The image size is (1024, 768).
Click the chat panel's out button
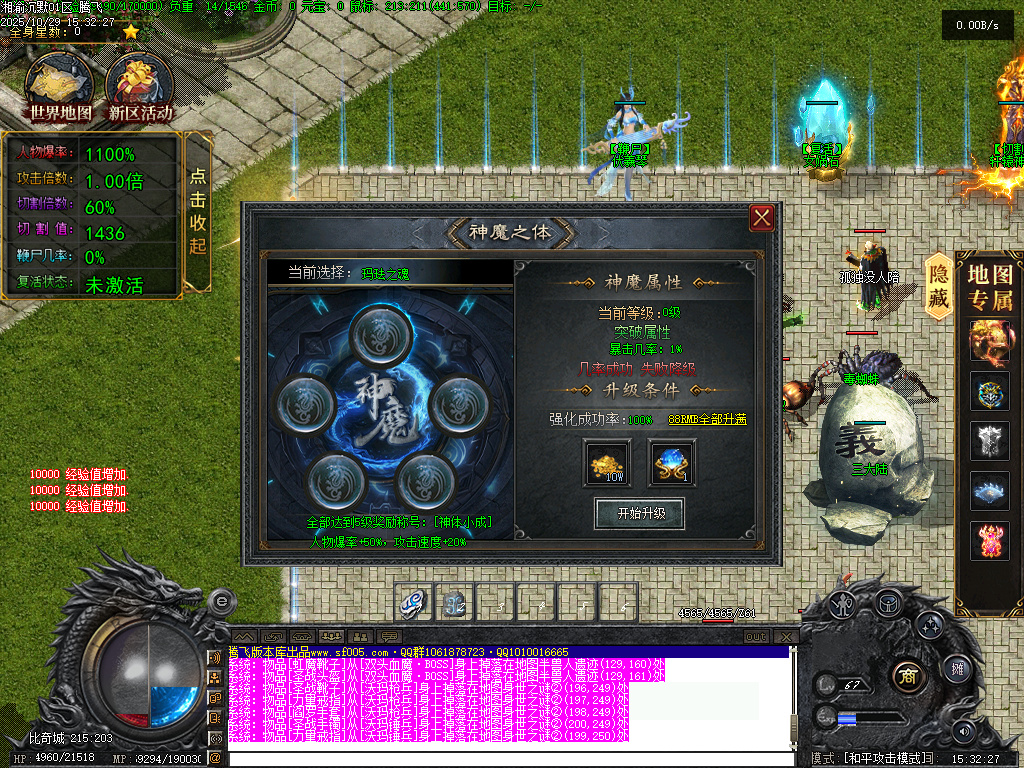[757, 636]
